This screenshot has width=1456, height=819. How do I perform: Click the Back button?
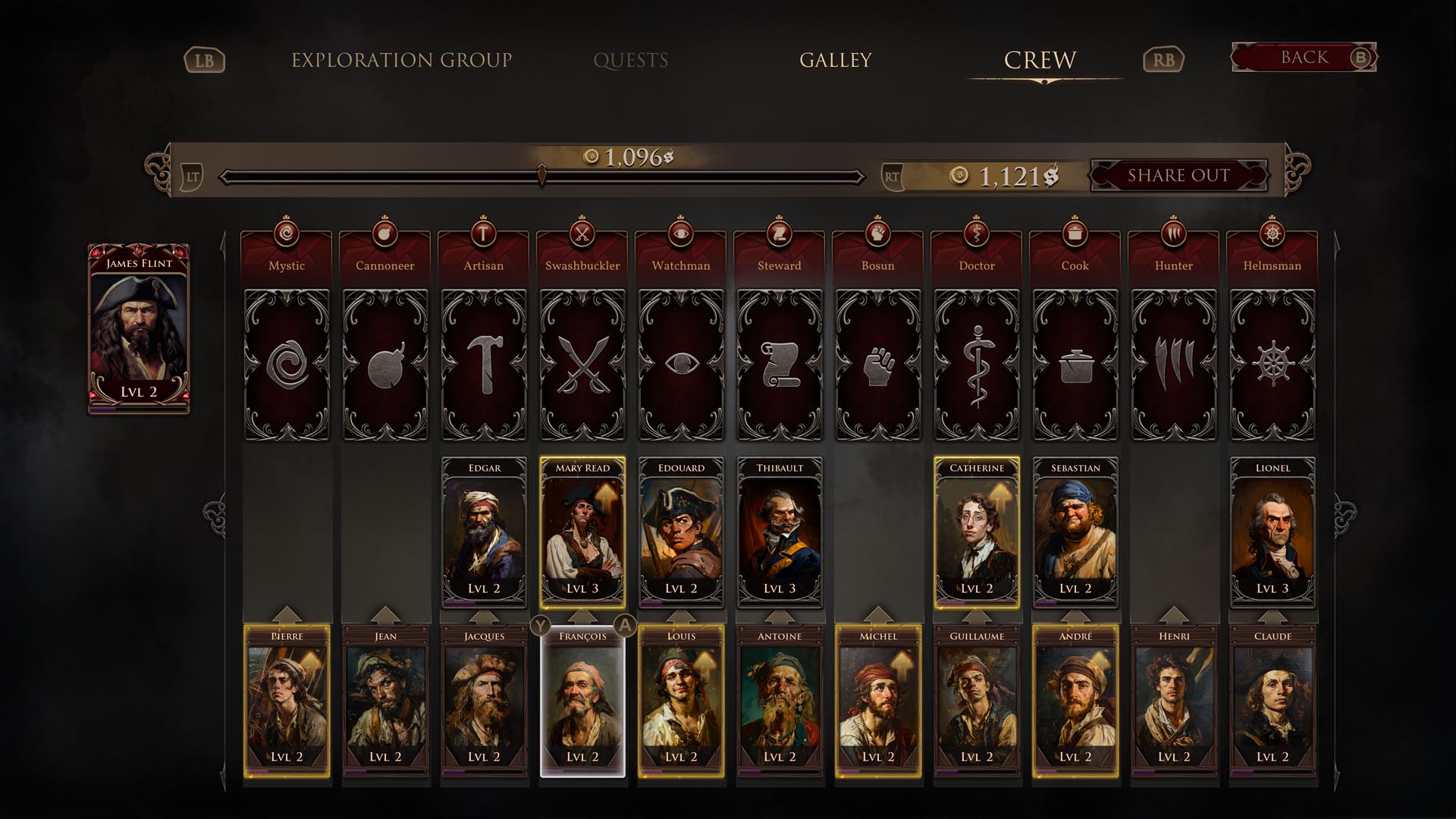[x=1304, y=58]
